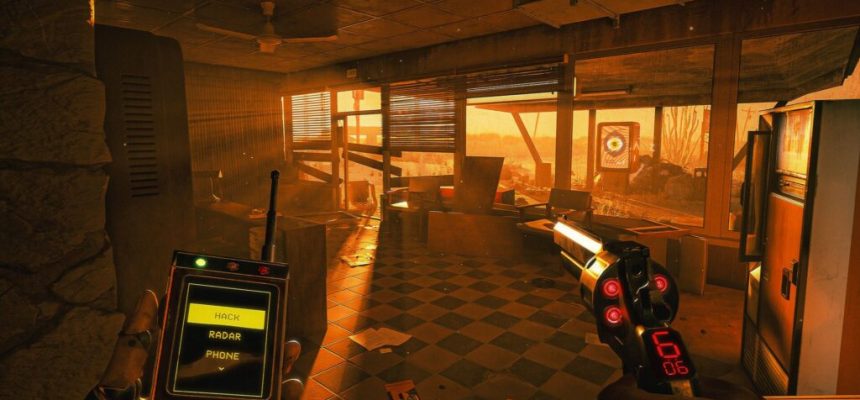Viewport: 860px width, 400px height.
Task: Open the PHONE entry on the device
Action: [223, 355]
